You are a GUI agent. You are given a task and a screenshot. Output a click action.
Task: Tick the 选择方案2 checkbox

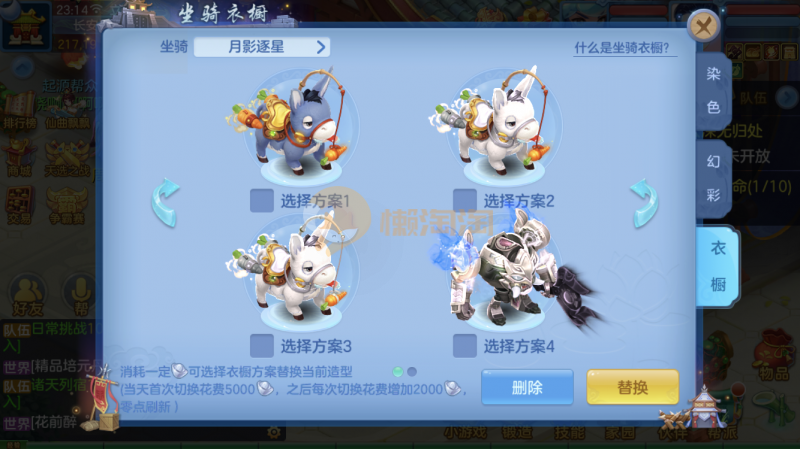[x=464, y=201]
